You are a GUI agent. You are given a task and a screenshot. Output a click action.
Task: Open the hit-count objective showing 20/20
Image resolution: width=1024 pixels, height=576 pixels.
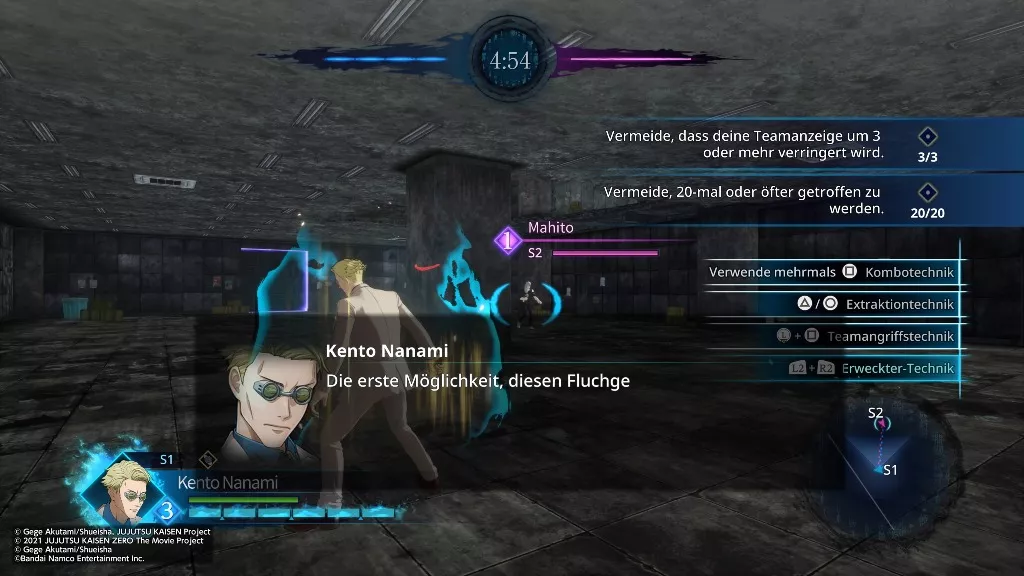coord(780,200)
